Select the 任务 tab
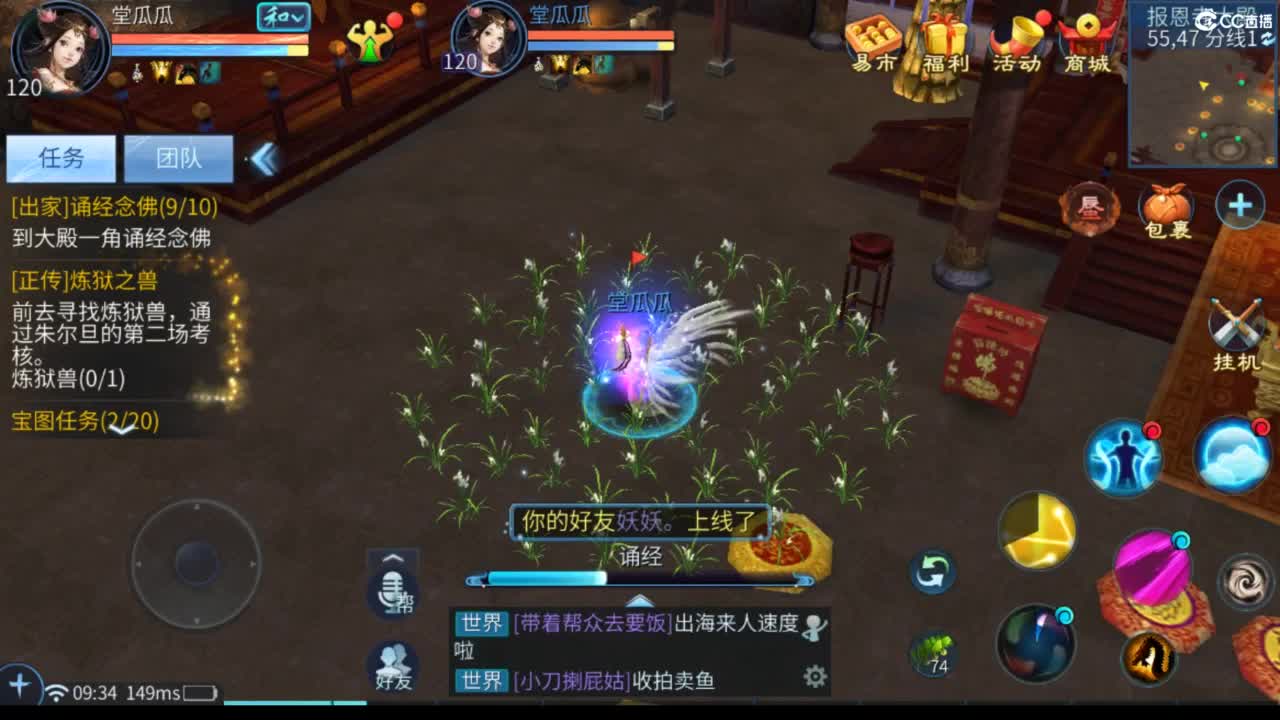The width and height of the screenshot is (1280, 720). (60, 158)
